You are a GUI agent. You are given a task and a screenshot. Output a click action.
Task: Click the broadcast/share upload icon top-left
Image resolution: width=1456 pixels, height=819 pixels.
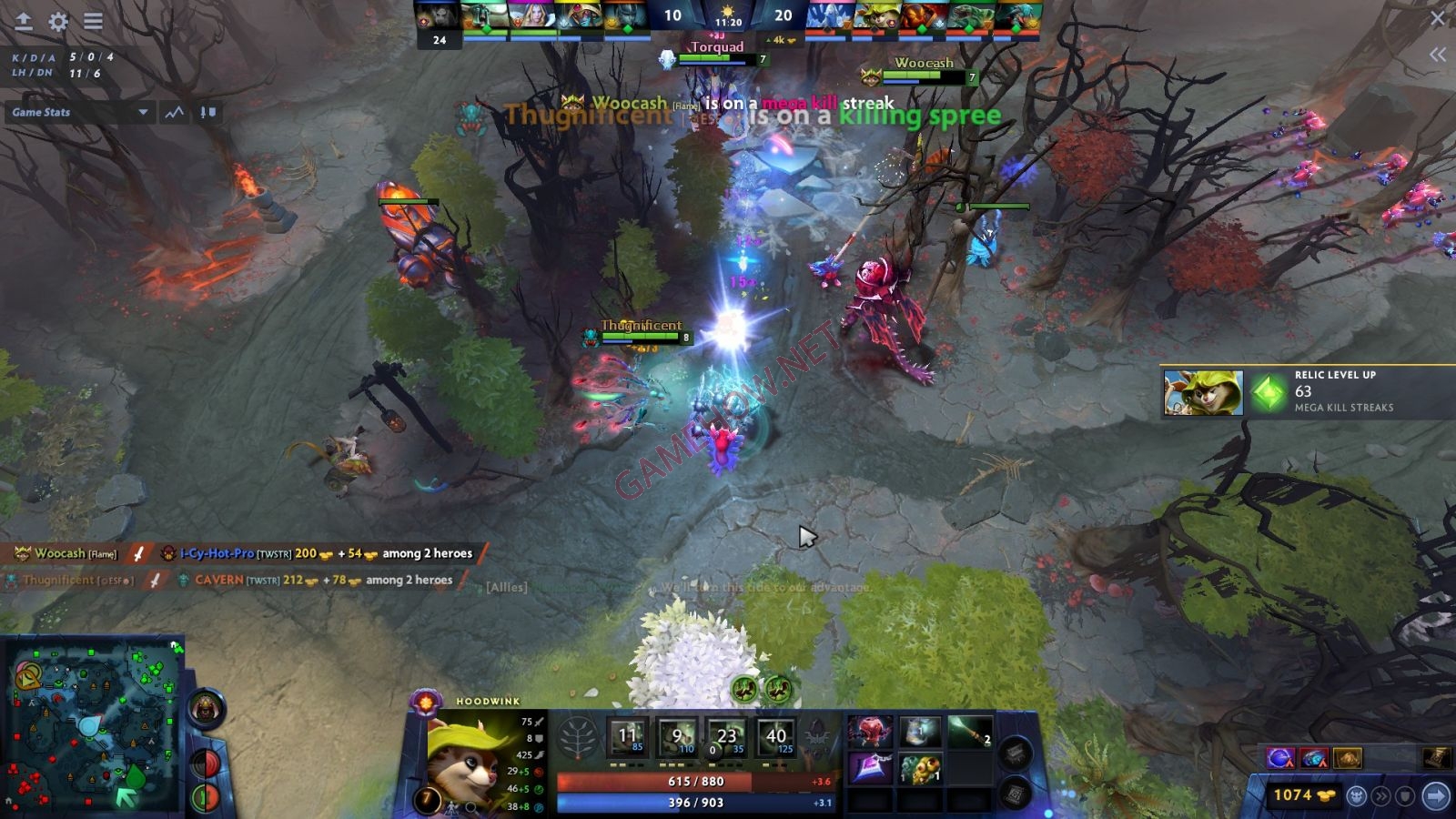[22, 23]
